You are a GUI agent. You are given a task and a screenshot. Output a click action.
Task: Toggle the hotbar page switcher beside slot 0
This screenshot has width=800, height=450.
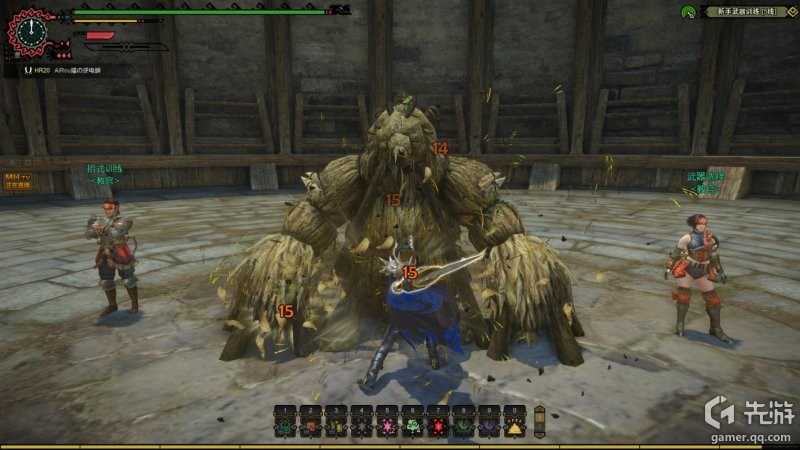[540, 420]
